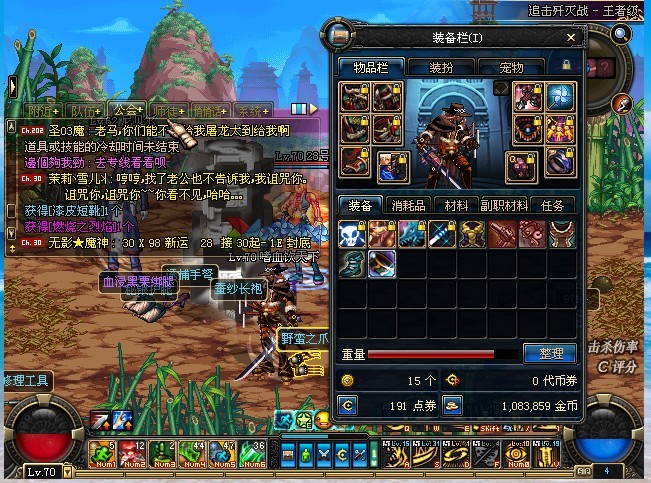Click the gold coin icon above hotbar
The height and width of the screenshot is (483, 651).
323,418
